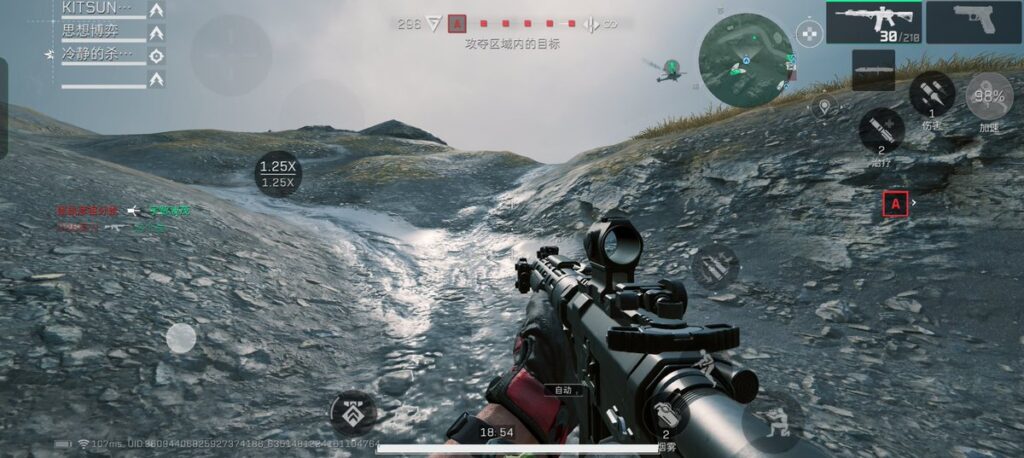1024x458 pixels.
Task: Open the circular minimap
Action: (744, 60)
